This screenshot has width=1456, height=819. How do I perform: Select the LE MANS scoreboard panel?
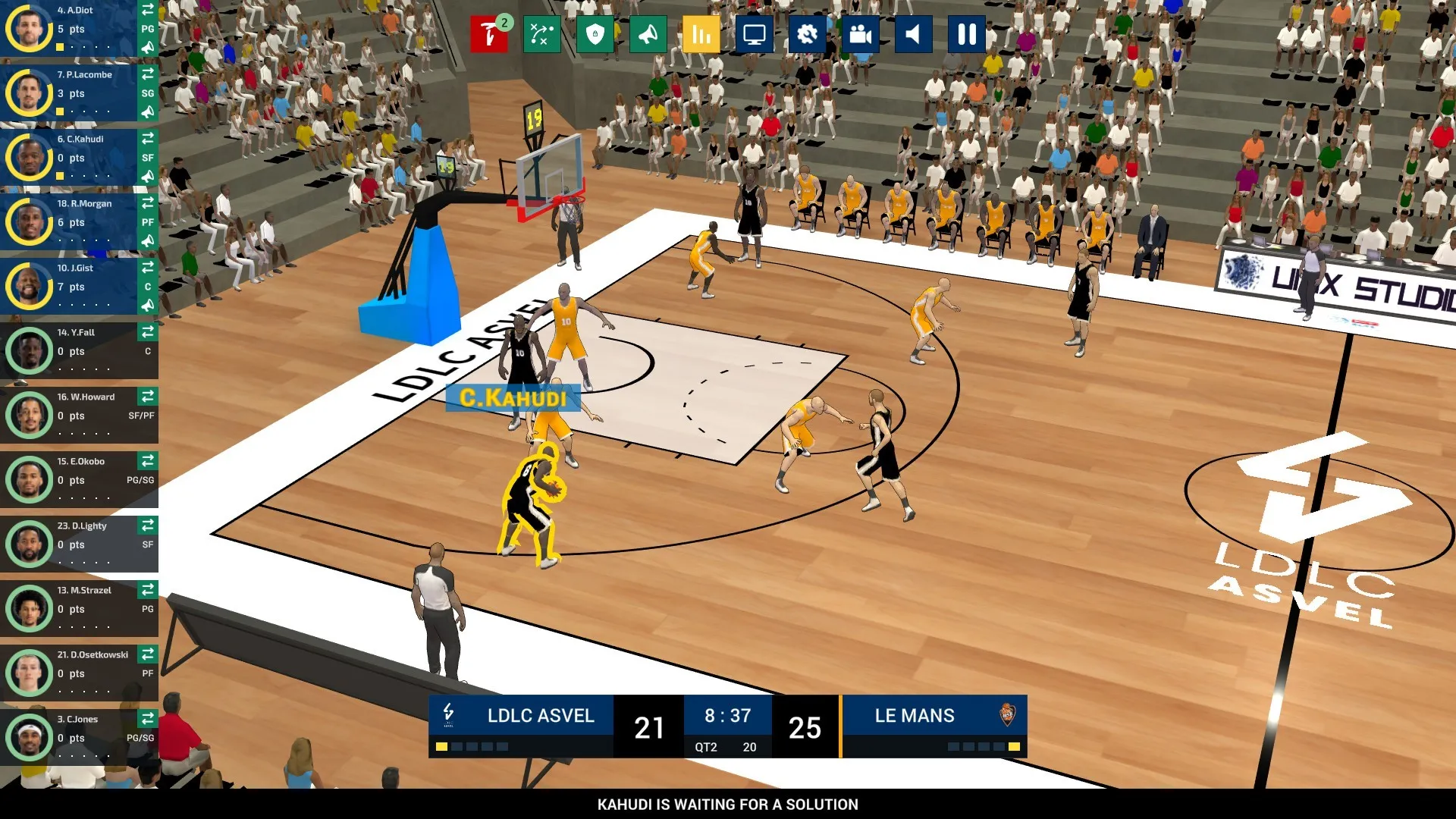pyautogui.click(x=914, y=716)
